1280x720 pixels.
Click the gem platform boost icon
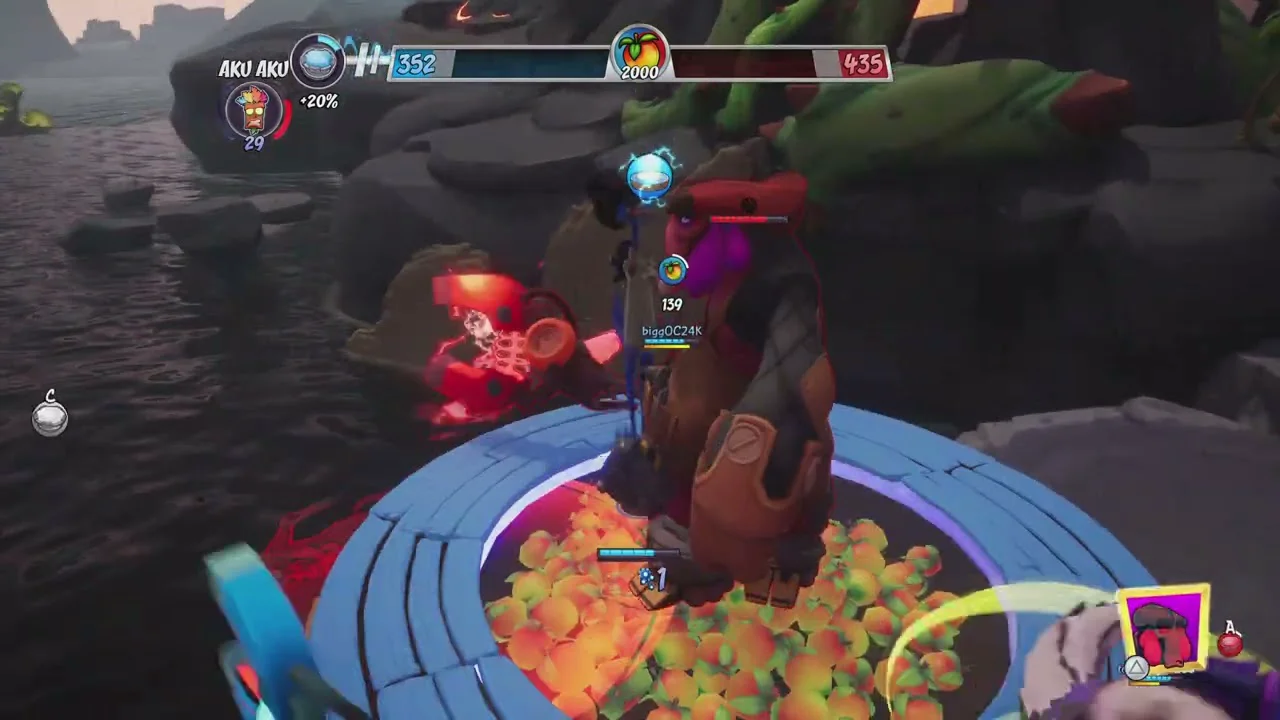point(318,62)
